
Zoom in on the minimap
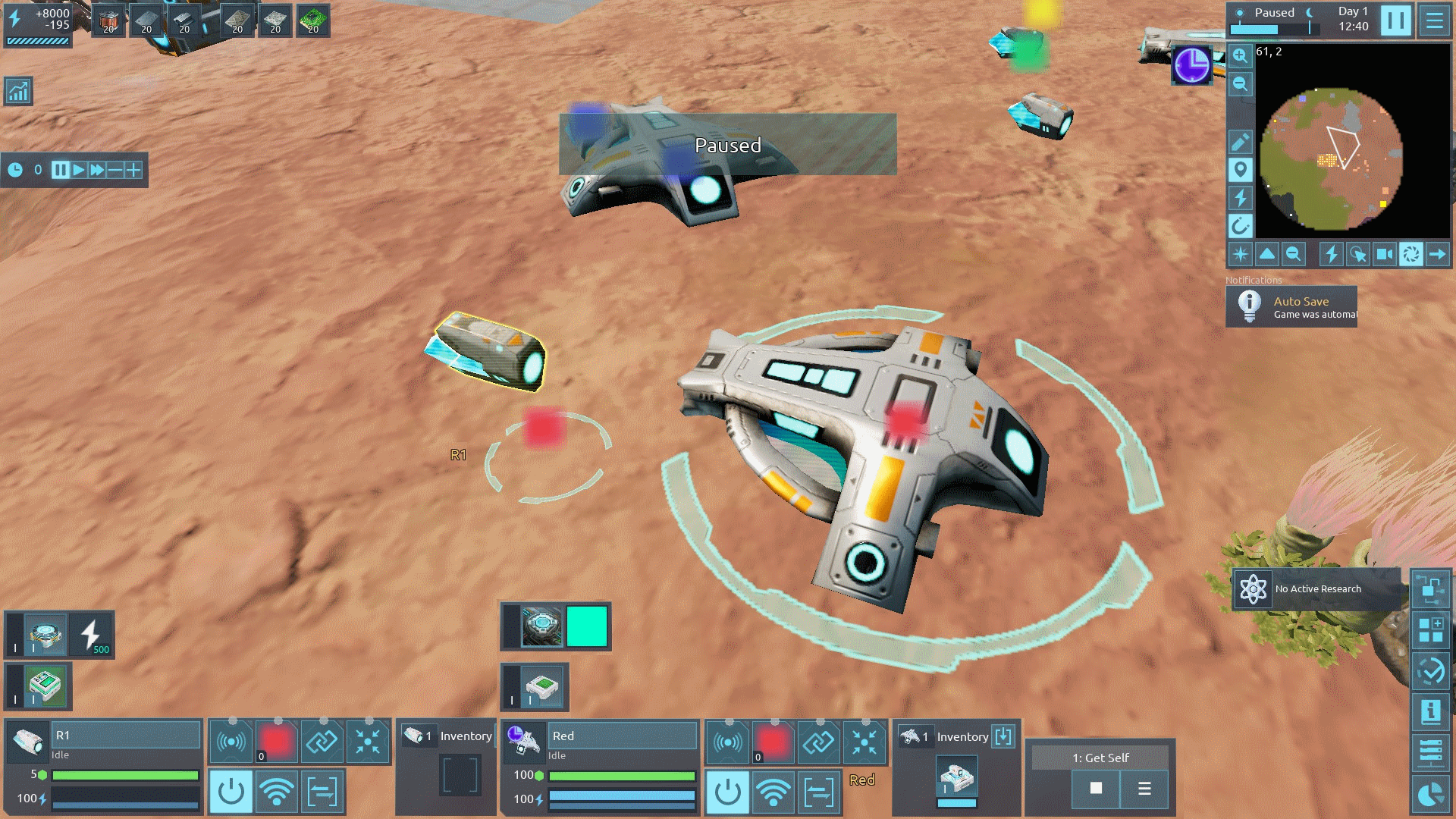[1240, 55]
